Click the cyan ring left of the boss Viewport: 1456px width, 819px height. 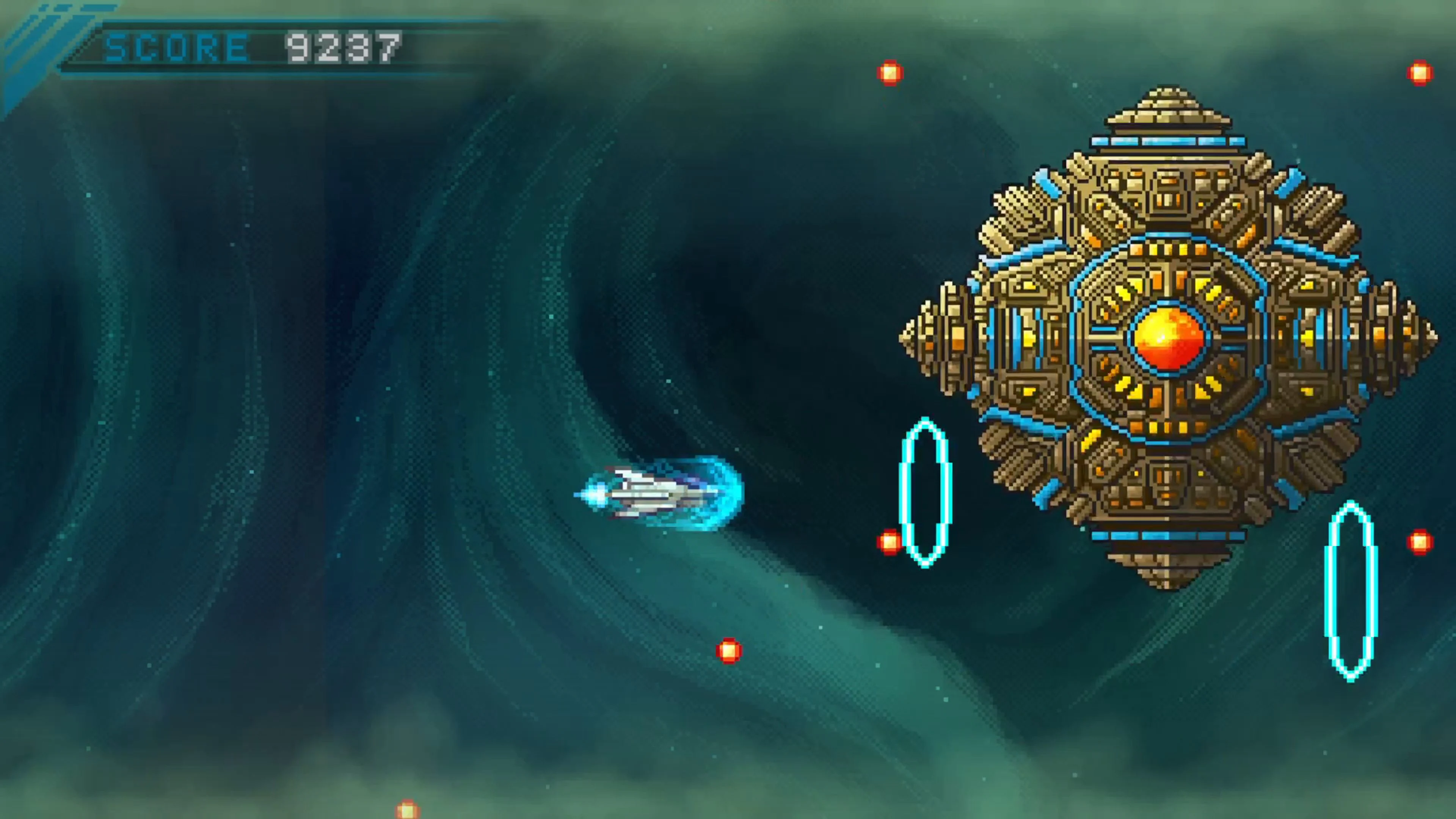[927, 492]
